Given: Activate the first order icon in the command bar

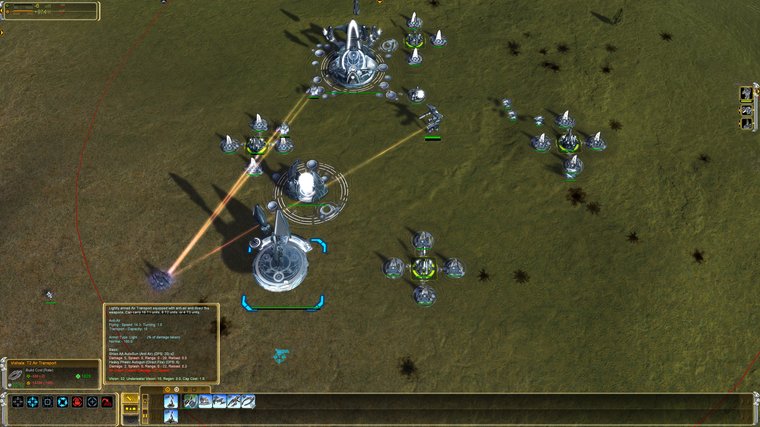Looking at the screenshot, I should [x=16, y=402].
